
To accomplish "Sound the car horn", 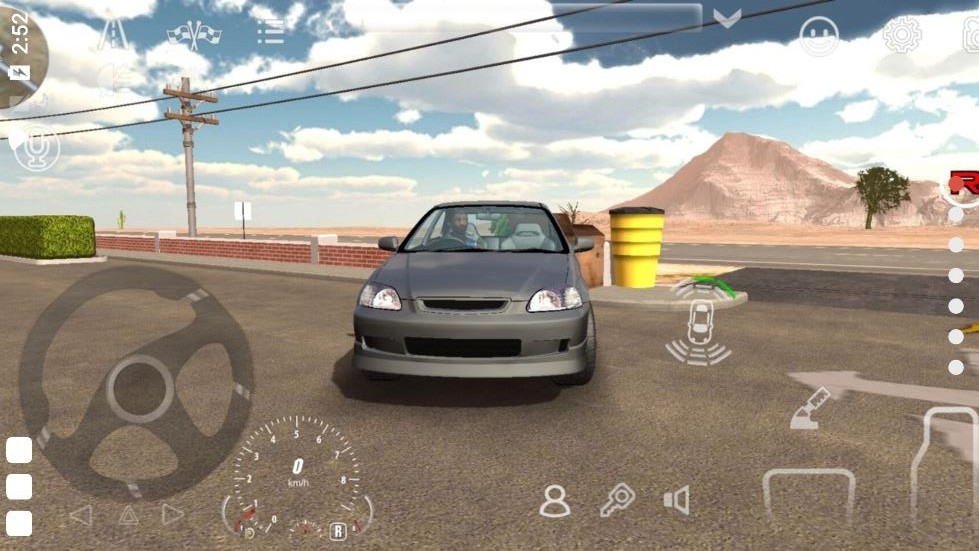I will [x=676, y=500].
